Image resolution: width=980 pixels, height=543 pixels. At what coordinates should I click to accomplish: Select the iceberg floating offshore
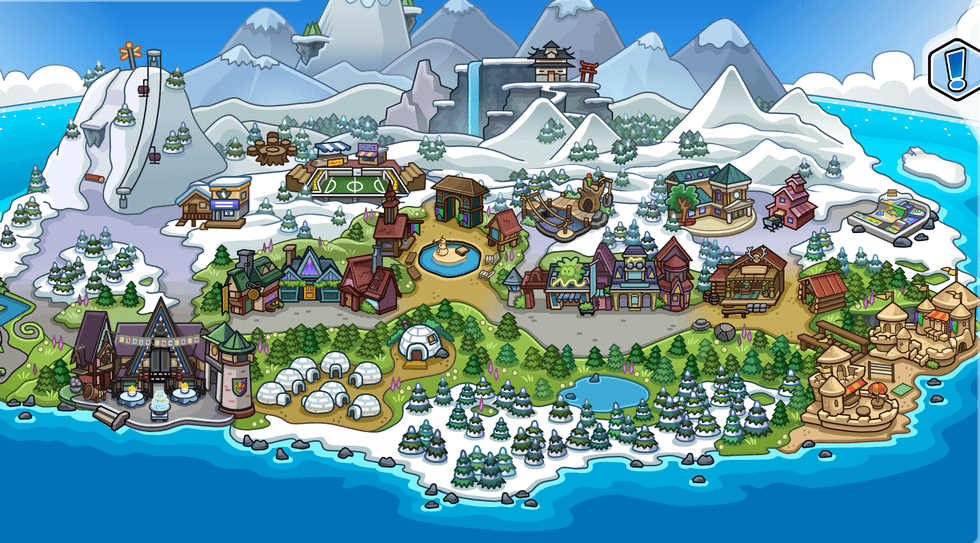933,165
